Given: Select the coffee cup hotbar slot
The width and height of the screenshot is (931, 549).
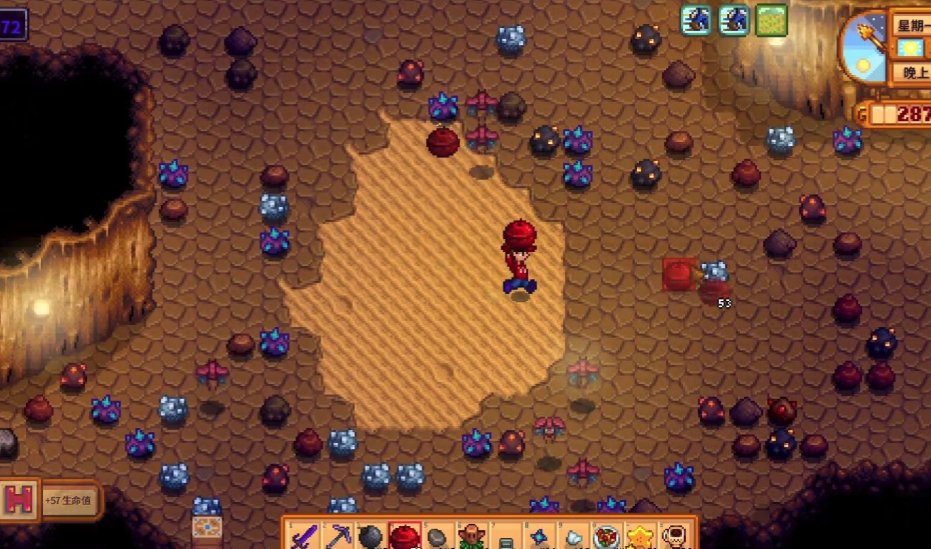Looking at the screenshot, I should click(675, 537).
